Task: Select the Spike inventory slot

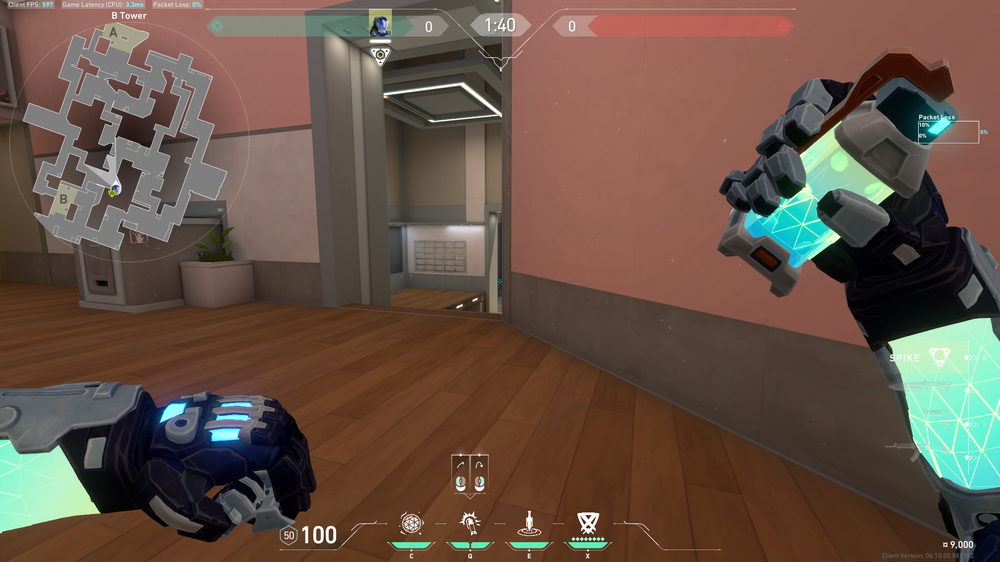Action: (x=937, y=357)
